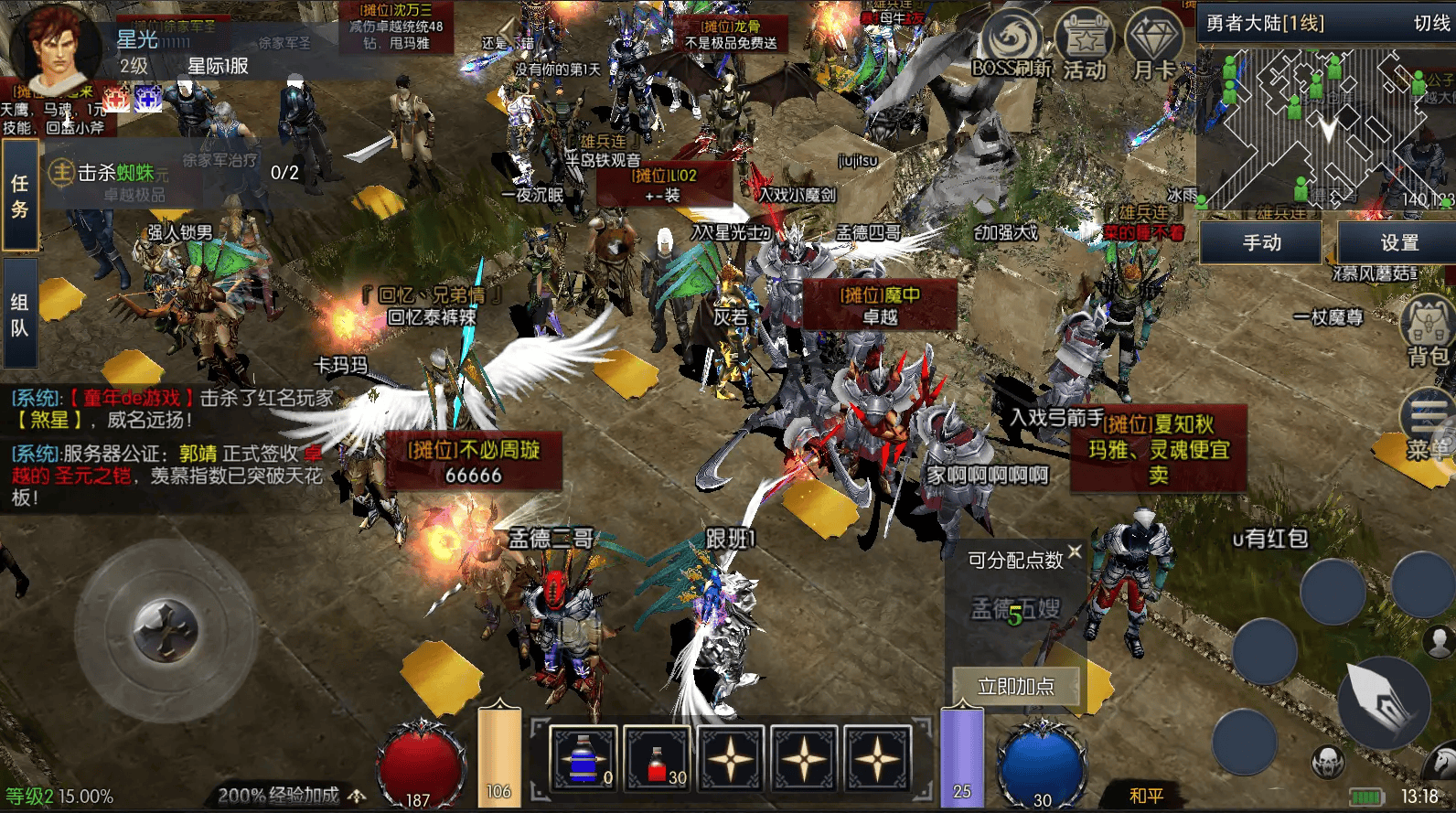Switch to the 组队 team tab
The height and width of the screenshot is (813, 1456).
tap(20, 315)
